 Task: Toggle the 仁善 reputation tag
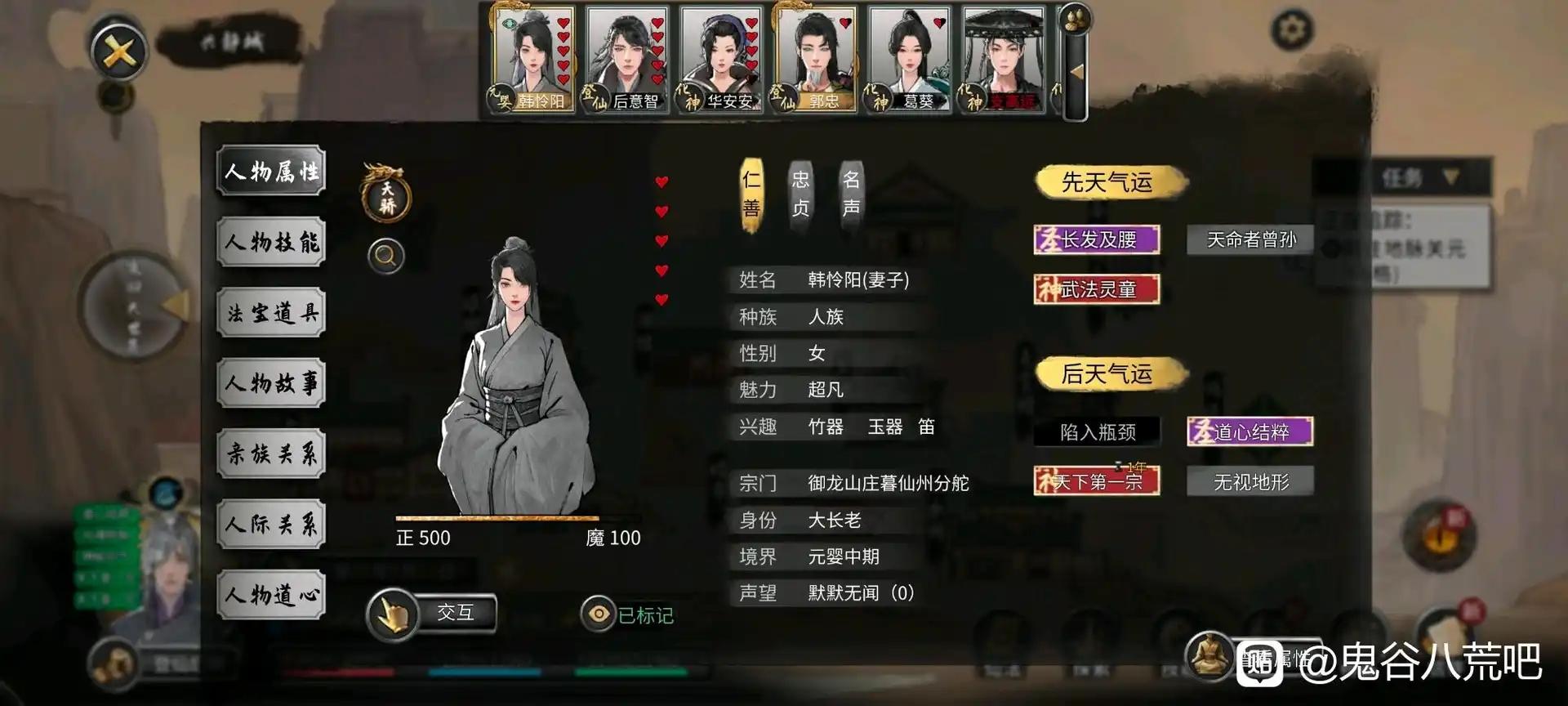point(752,194)
